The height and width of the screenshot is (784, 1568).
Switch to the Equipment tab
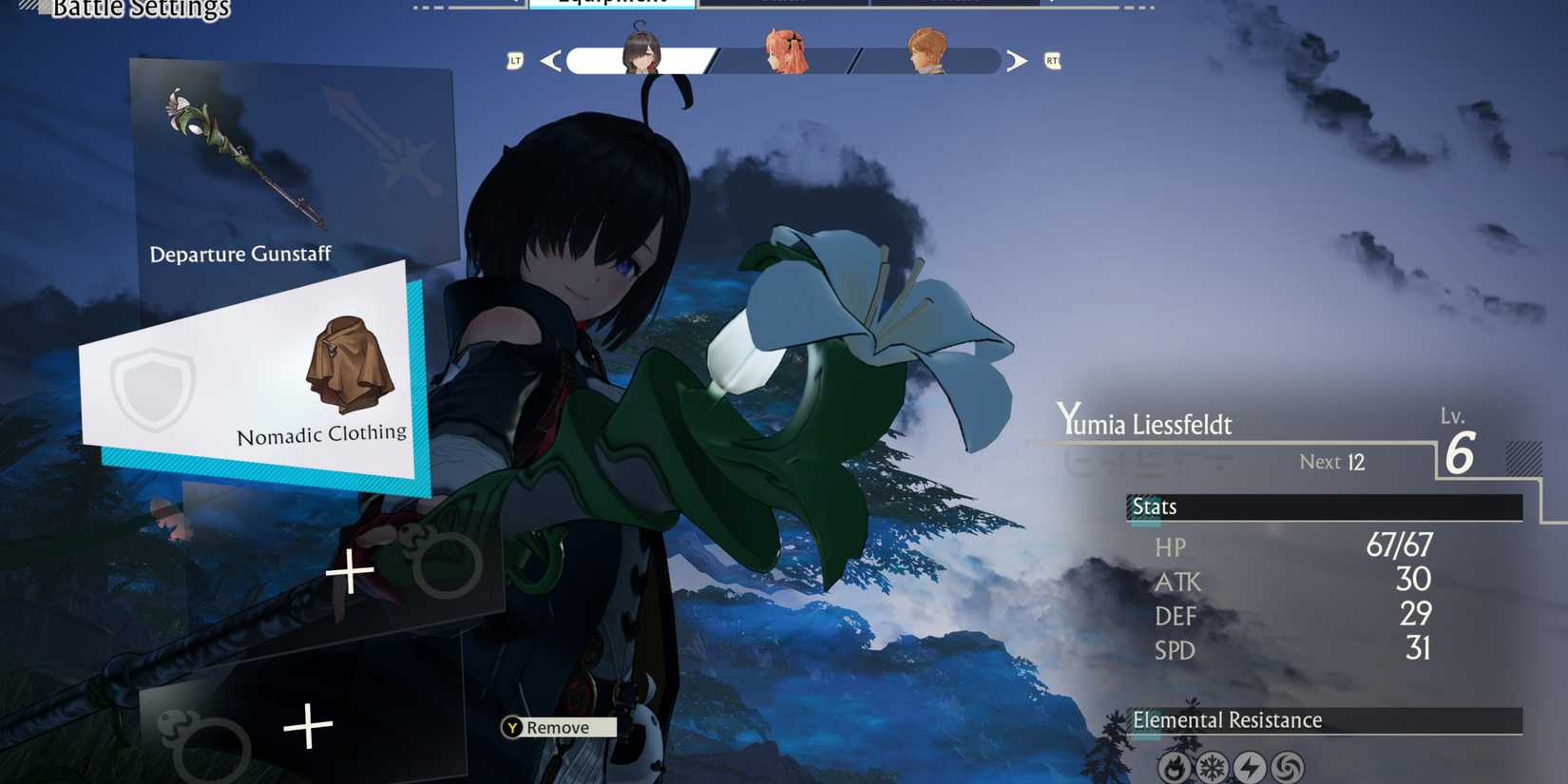pos(613,4)
